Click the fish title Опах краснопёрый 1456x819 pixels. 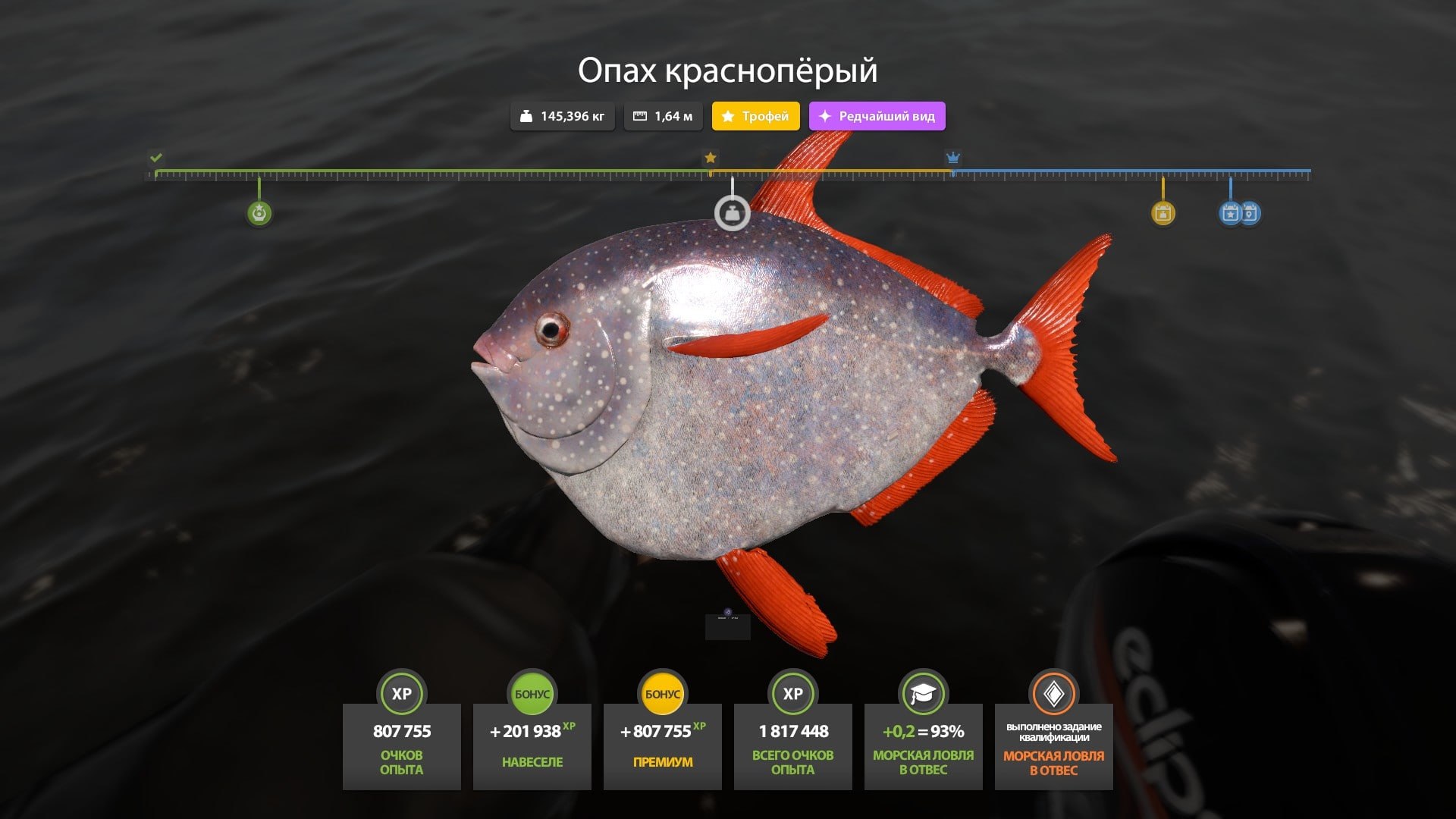pyautogui.click(x=727, y=72)
